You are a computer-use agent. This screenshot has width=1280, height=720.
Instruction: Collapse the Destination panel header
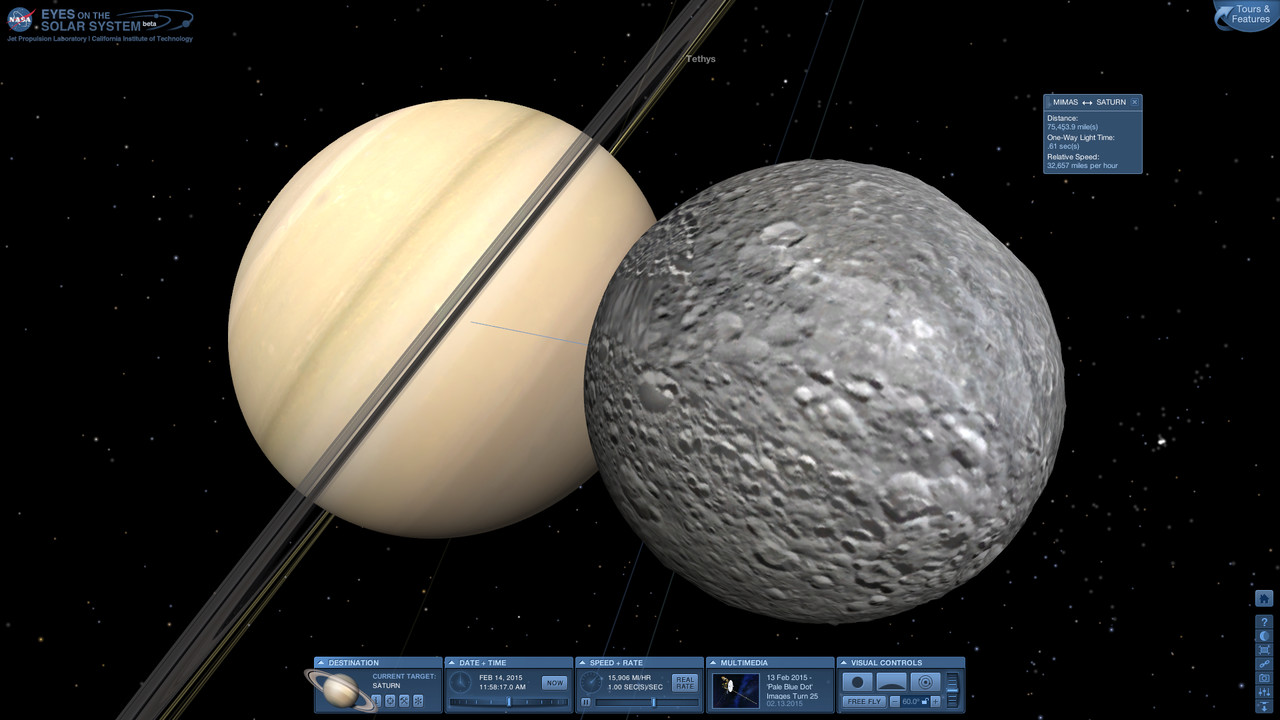point(322,662)
